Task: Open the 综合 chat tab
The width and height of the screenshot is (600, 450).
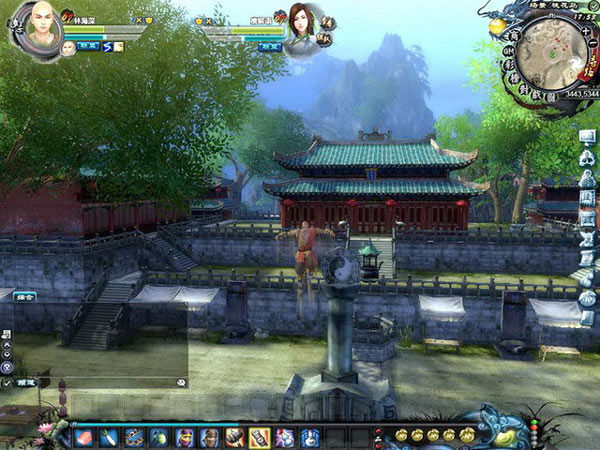Action: [x=23, y=296]
